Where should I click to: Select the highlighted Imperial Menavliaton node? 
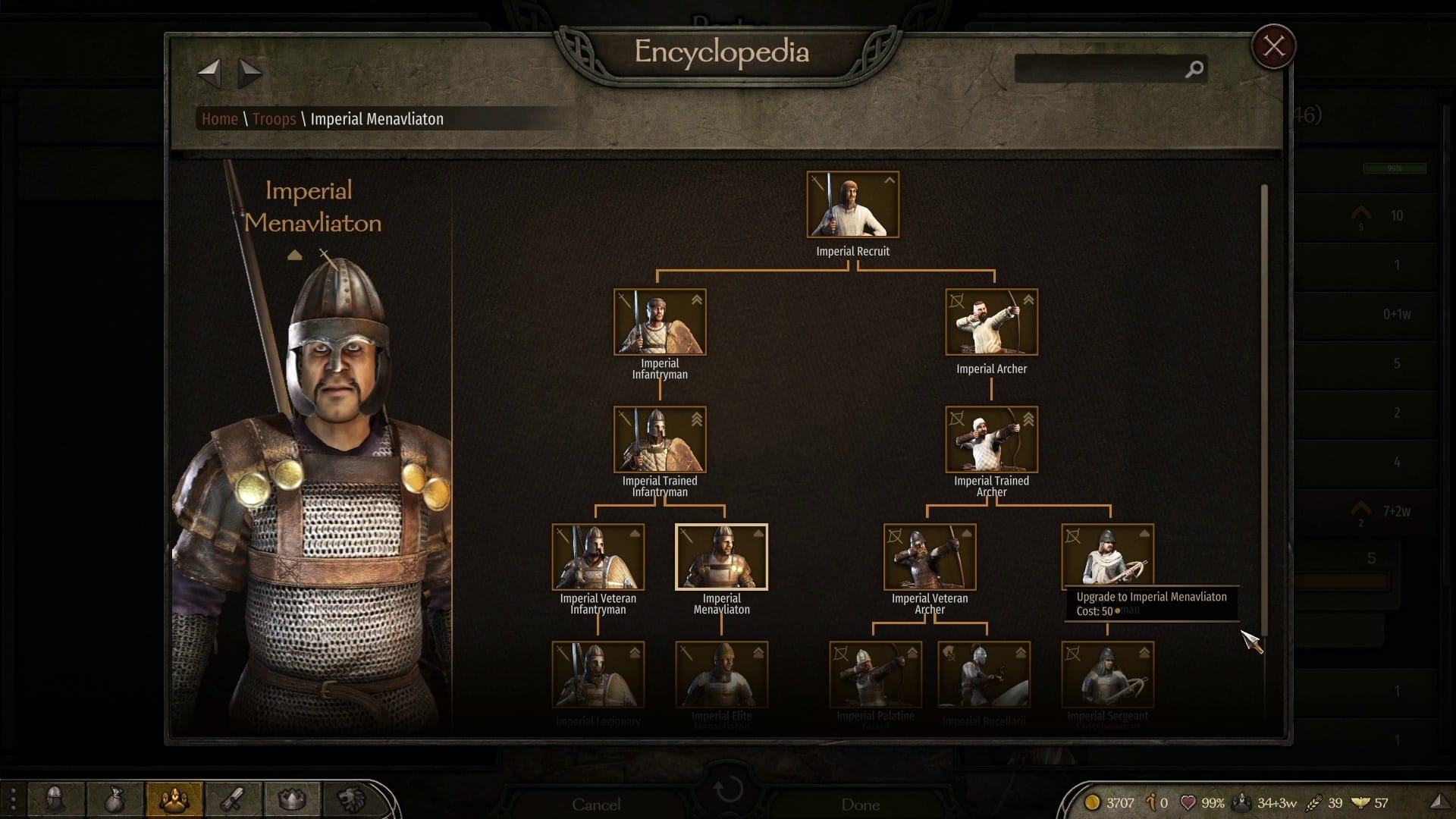click(x=721, y=557)
